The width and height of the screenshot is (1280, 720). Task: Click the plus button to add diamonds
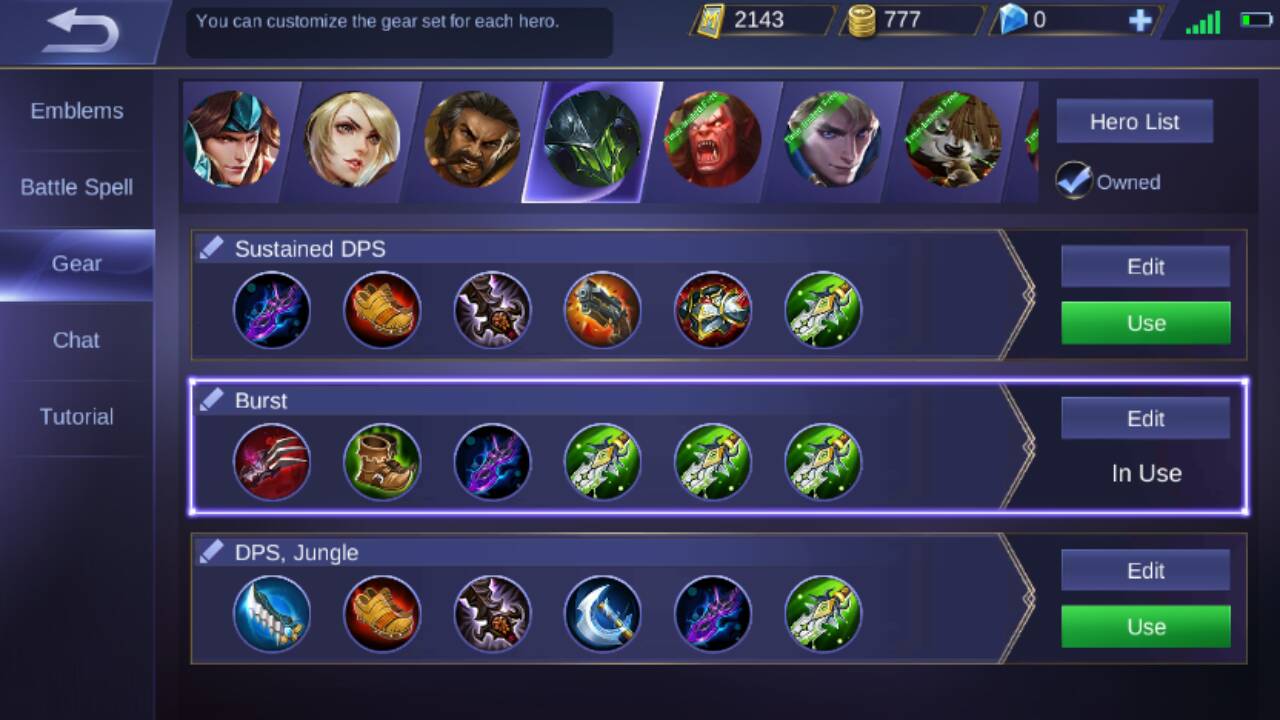click(1140, 19)
